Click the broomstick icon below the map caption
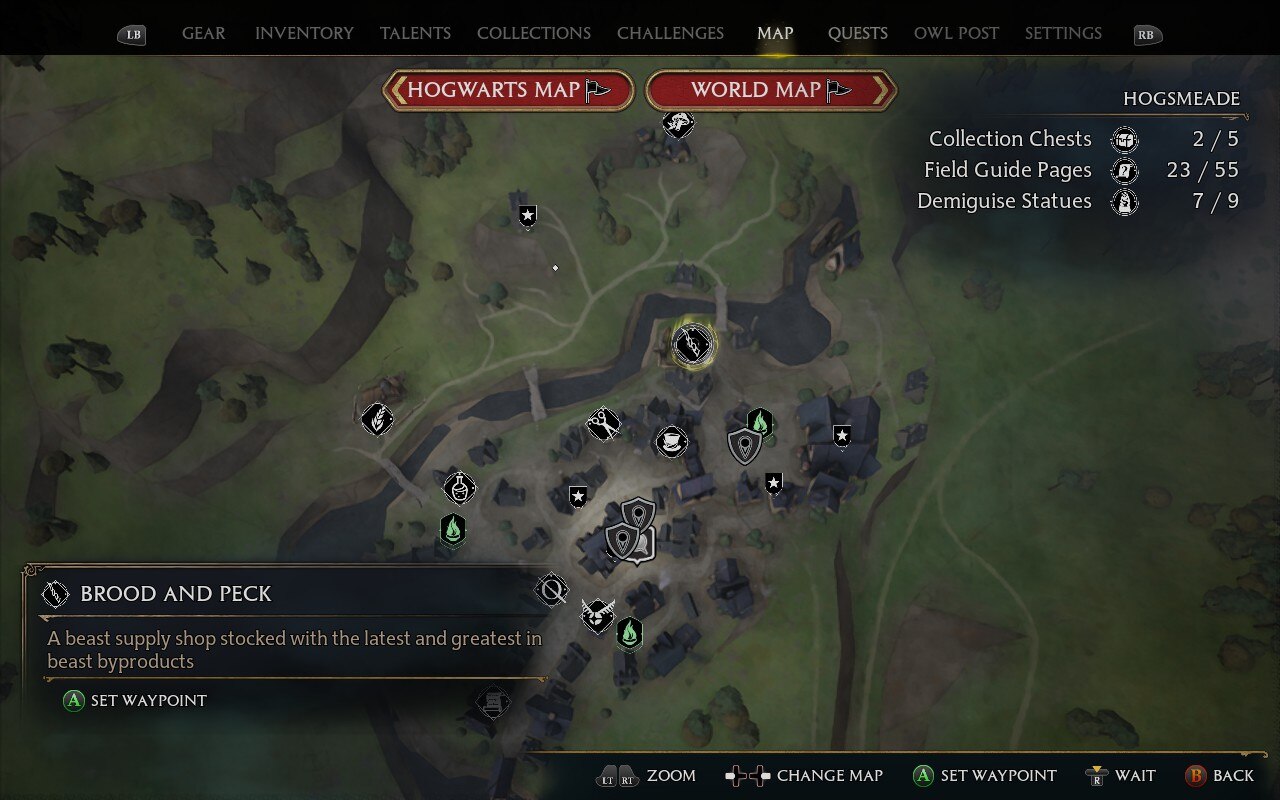This screenshot has width=1280, height=800. pyautogui.click(x=551, y=589)
